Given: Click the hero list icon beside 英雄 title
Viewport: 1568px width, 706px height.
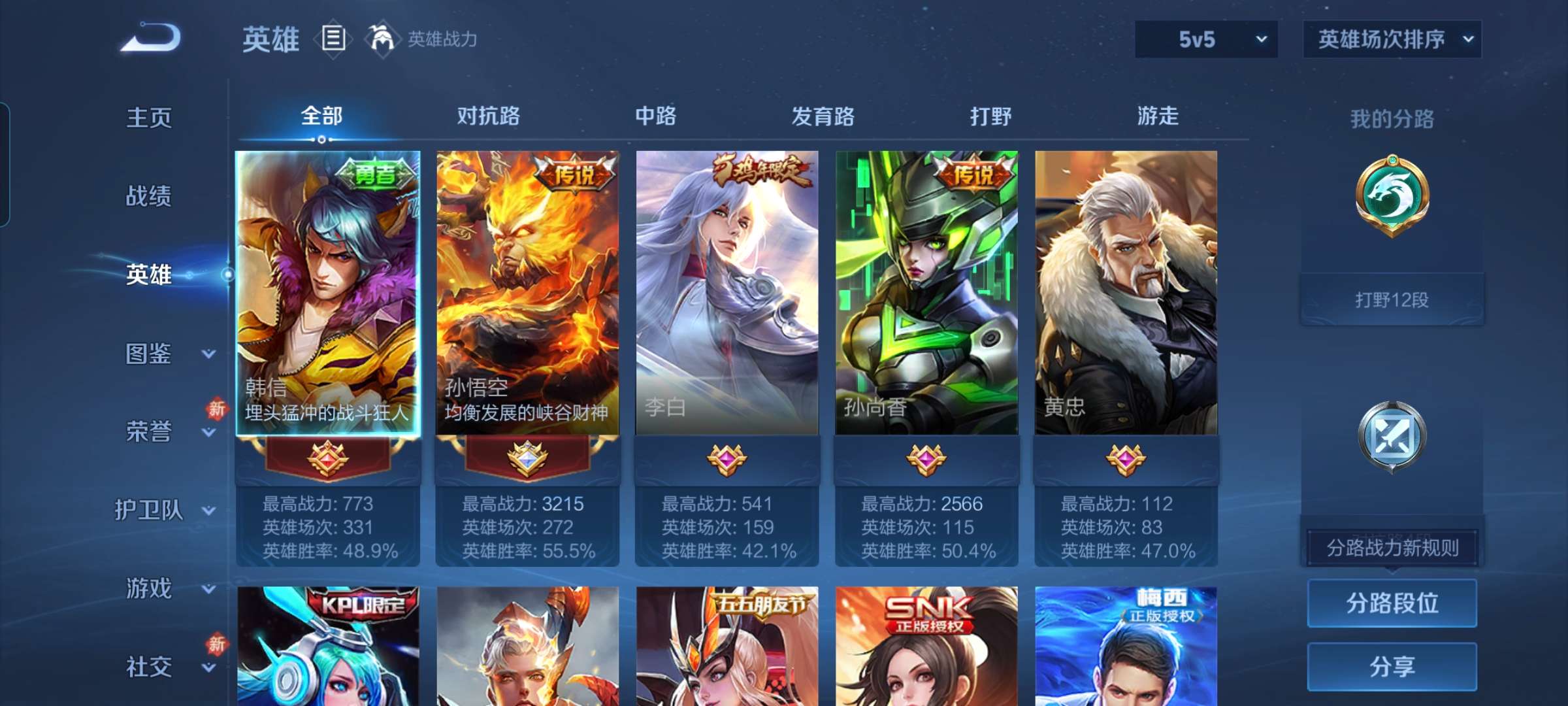Looking at the screenshot, I should click(x=333, y=39).
